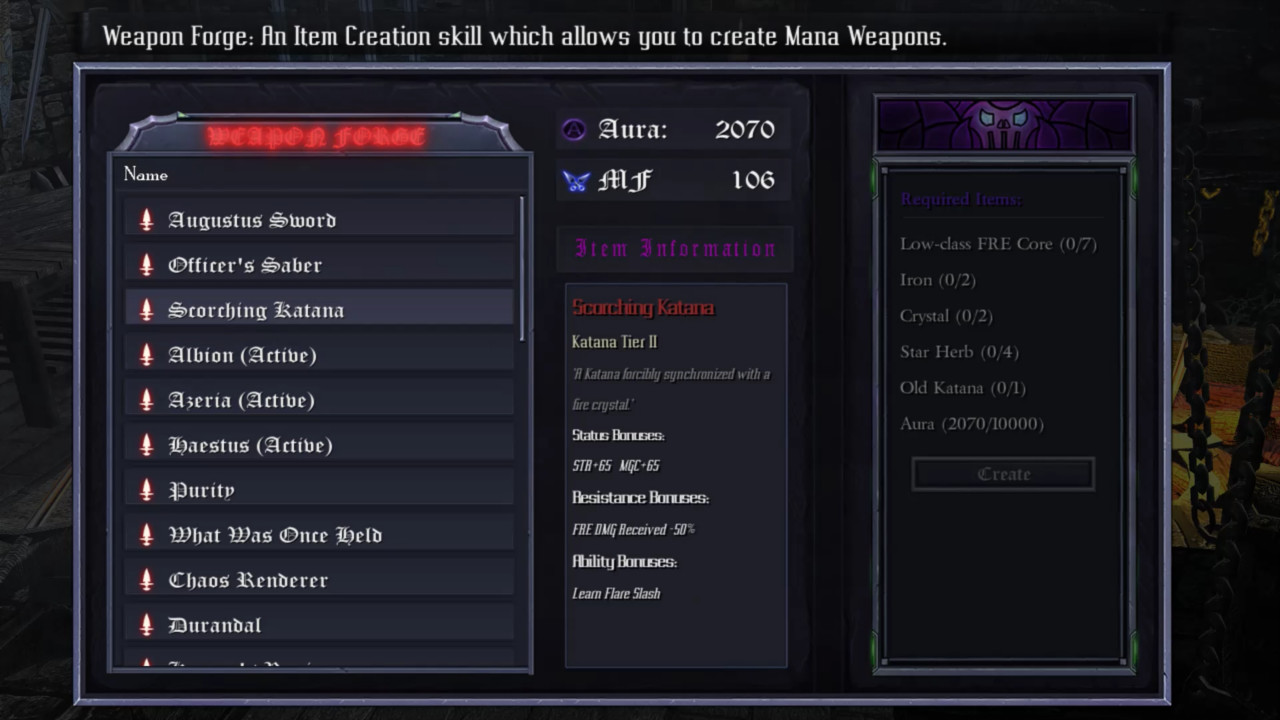The image size is (1280, 720).
Task: Select Azeria (Active) from the weapon list
Action: [318, 400]
